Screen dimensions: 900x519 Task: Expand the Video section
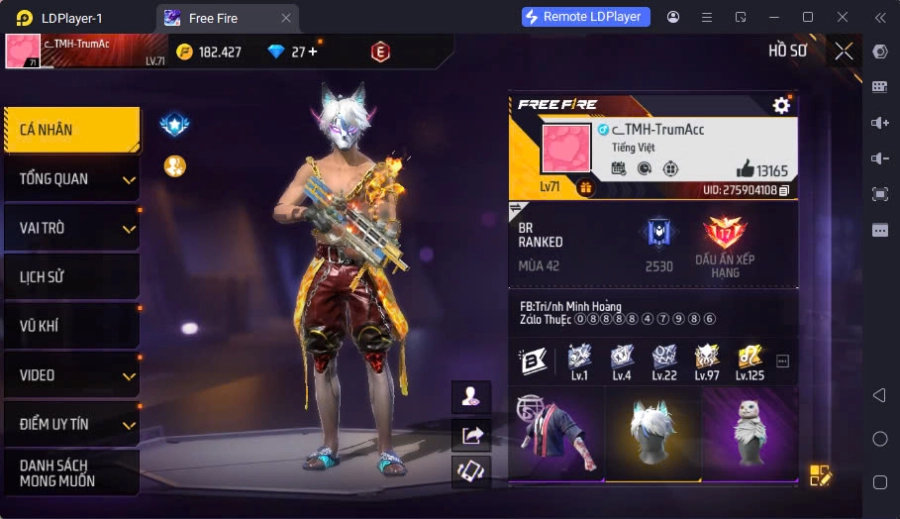pos(71,375)
